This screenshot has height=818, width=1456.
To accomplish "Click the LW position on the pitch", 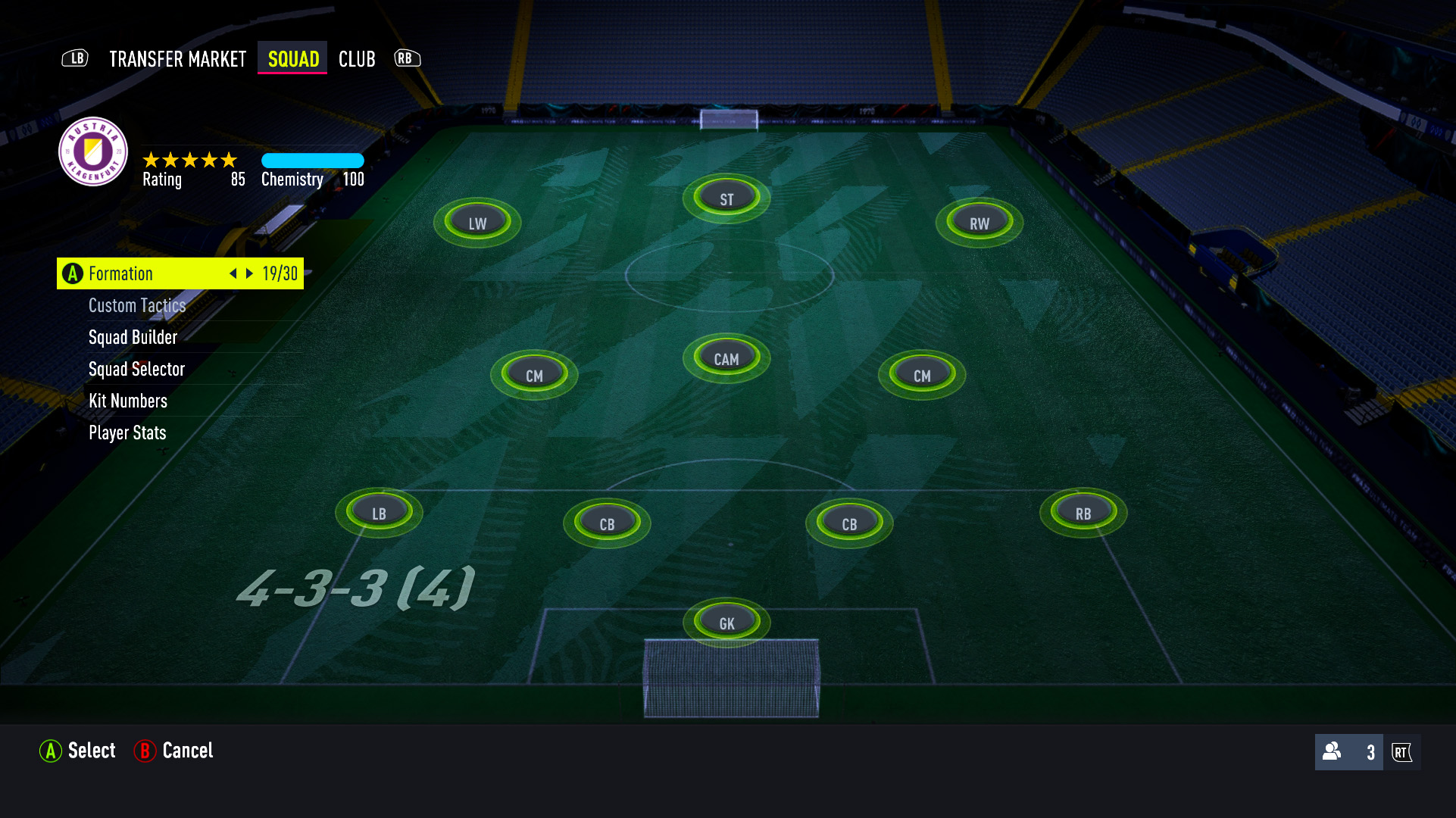I will click(x=476, y=222).
